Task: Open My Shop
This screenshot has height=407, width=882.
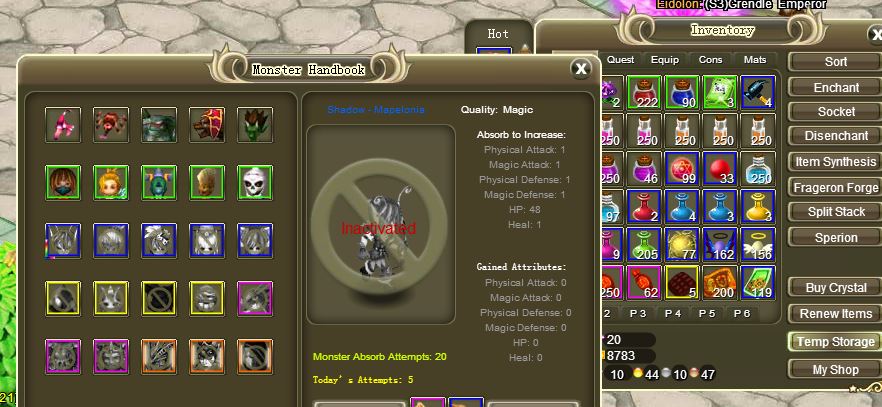Action: click(835, 369)
